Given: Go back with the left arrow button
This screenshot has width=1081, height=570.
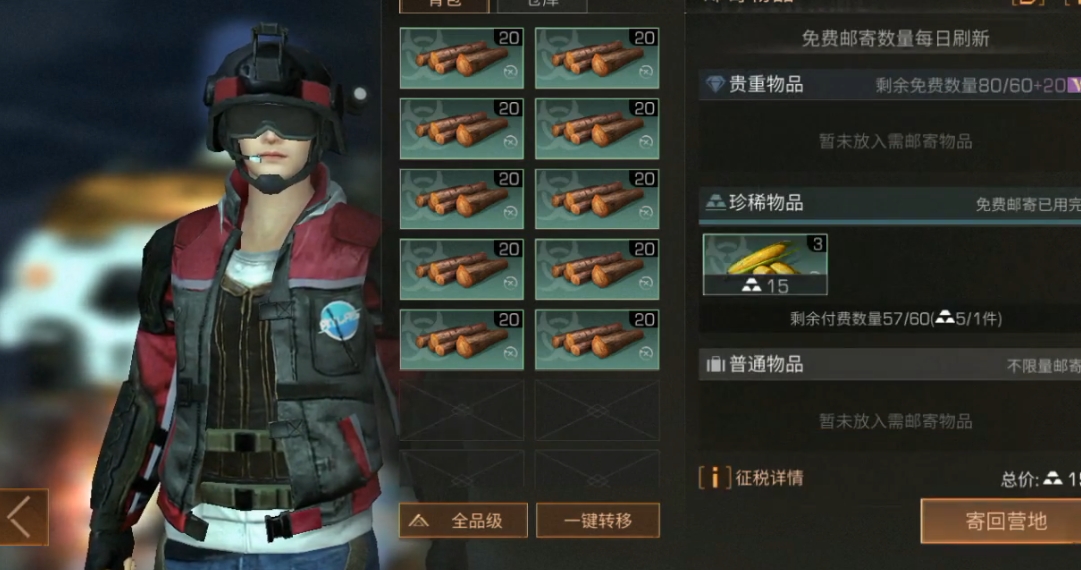Looking at the screenshot, I should [22, 517].
